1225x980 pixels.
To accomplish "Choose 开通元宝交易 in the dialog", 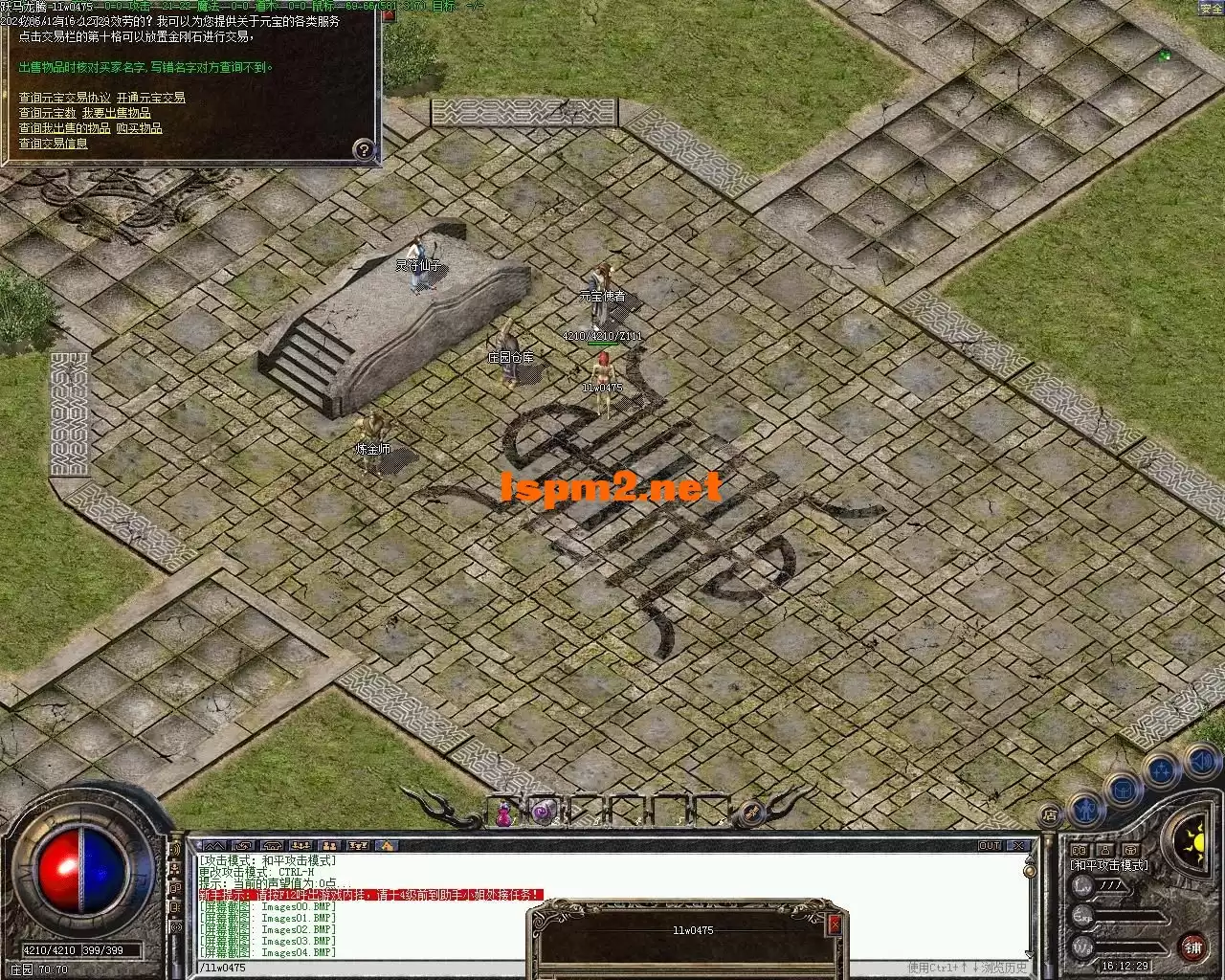I will pyautogui.click(x=151, y=98).
